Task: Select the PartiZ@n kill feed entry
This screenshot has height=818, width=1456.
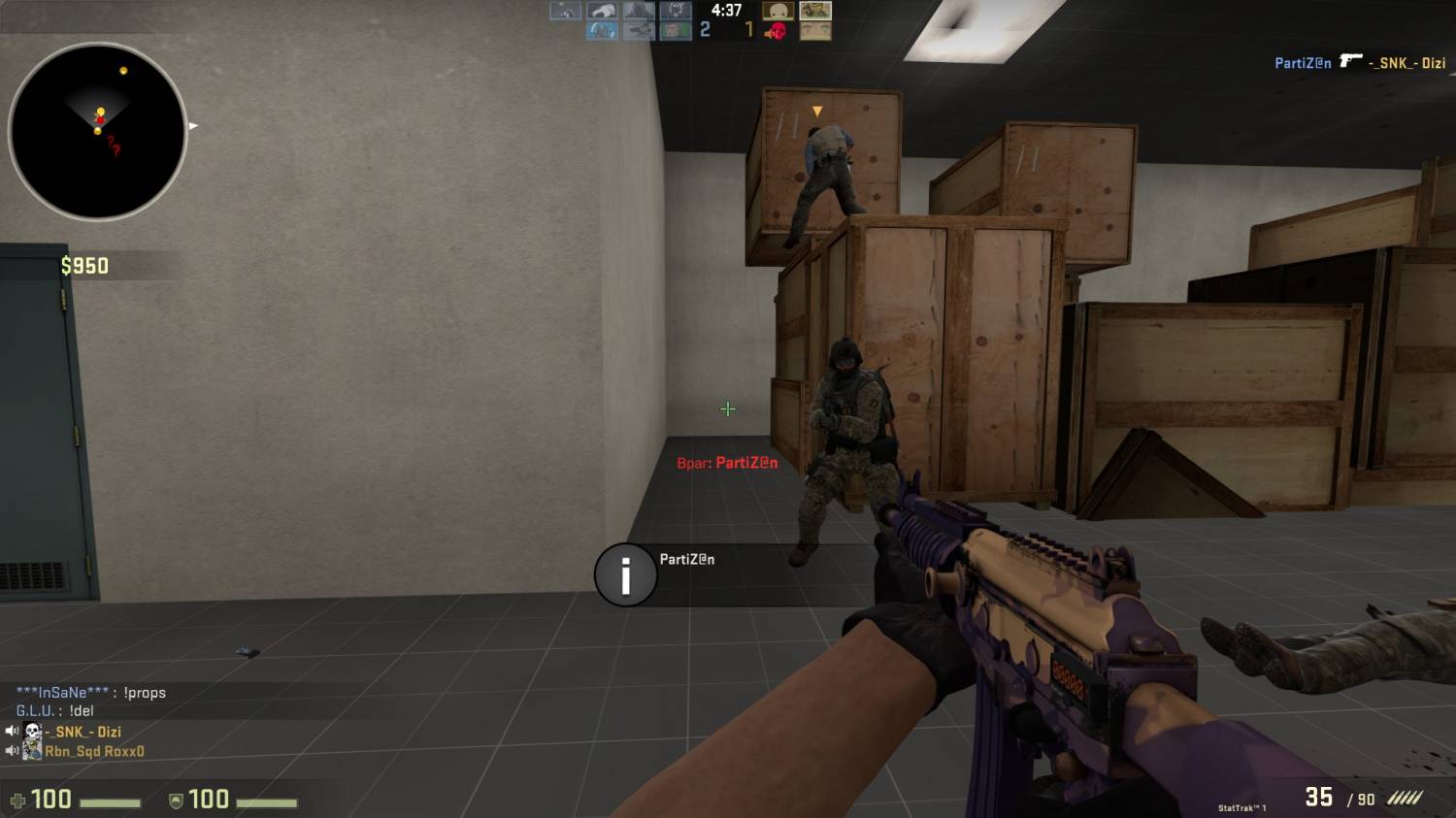Action: [x=1359, y=63]
